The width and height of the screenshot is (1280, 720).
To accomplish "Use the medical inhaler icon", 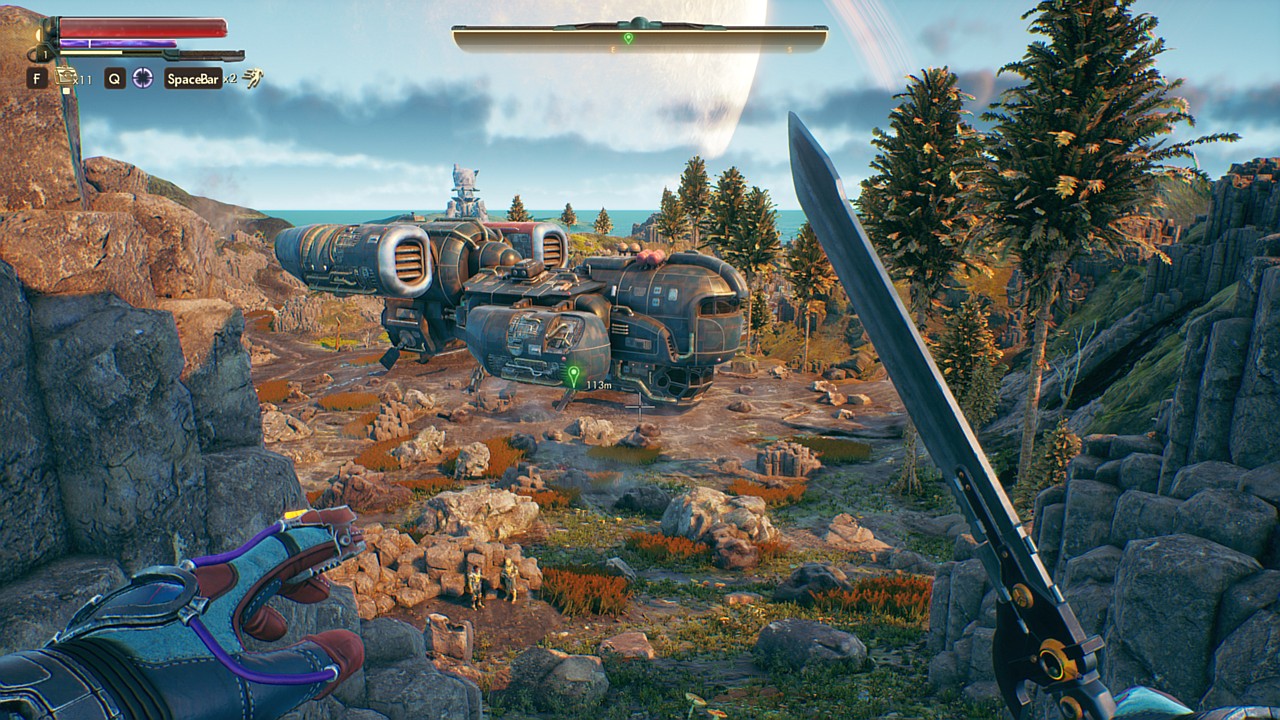I will coord(67,77).
